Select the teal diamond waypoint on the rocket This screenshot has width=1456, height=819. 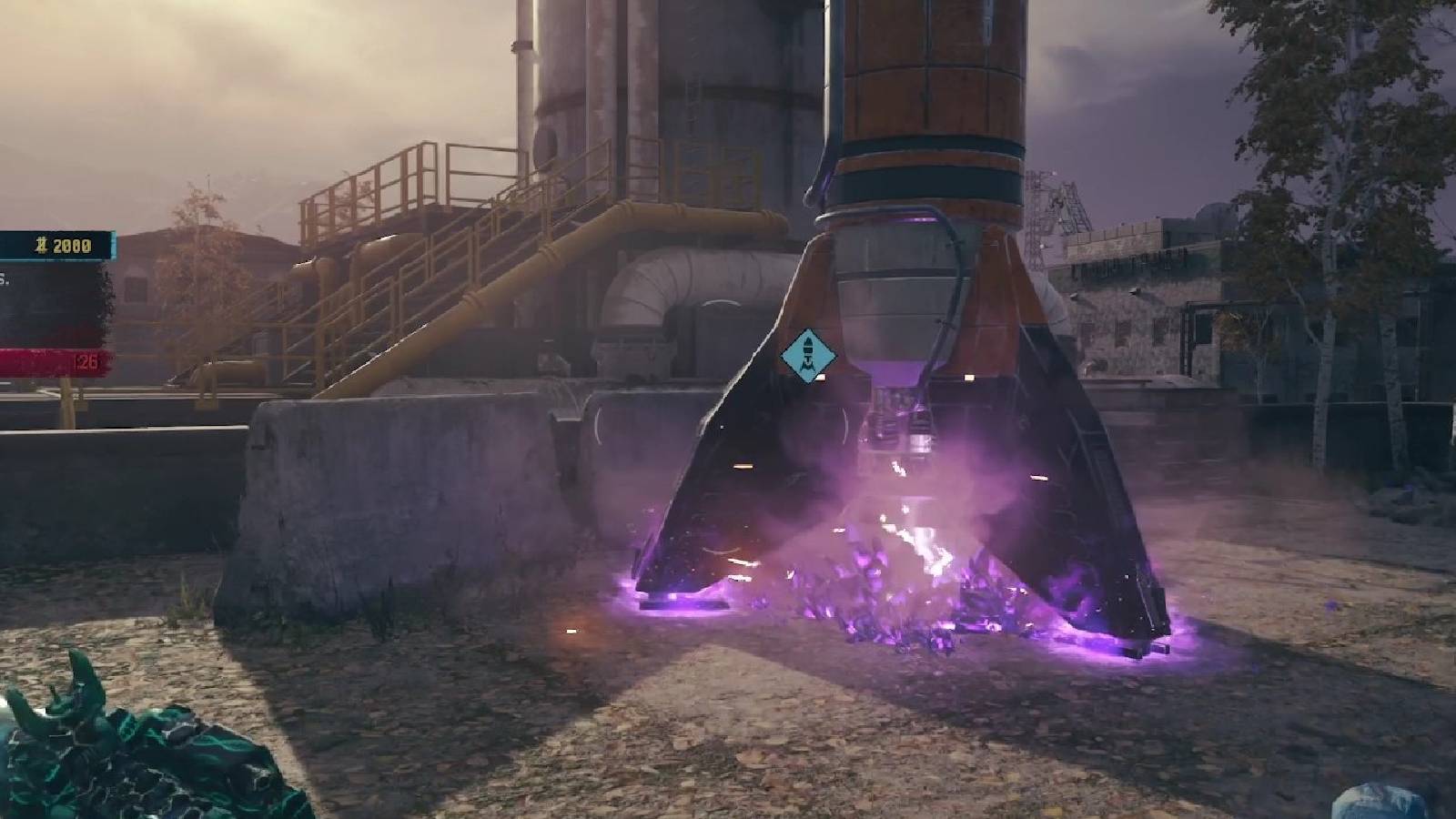tap(810, 353)
